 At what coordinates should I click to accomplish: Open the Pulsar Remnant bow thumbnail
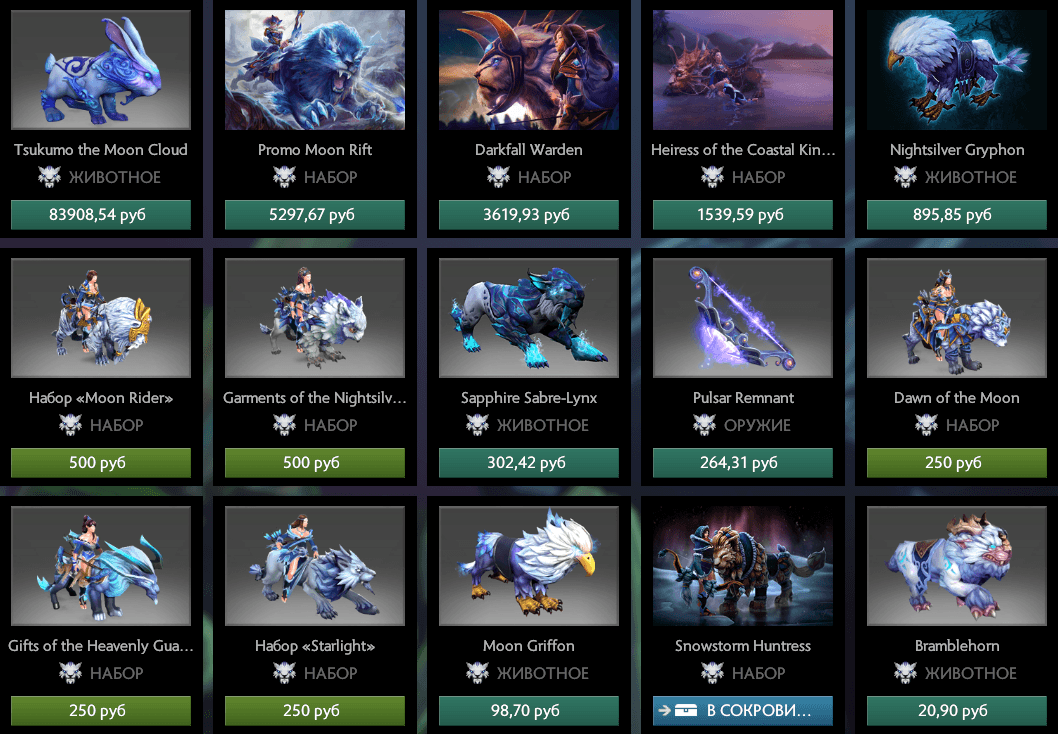743,318
